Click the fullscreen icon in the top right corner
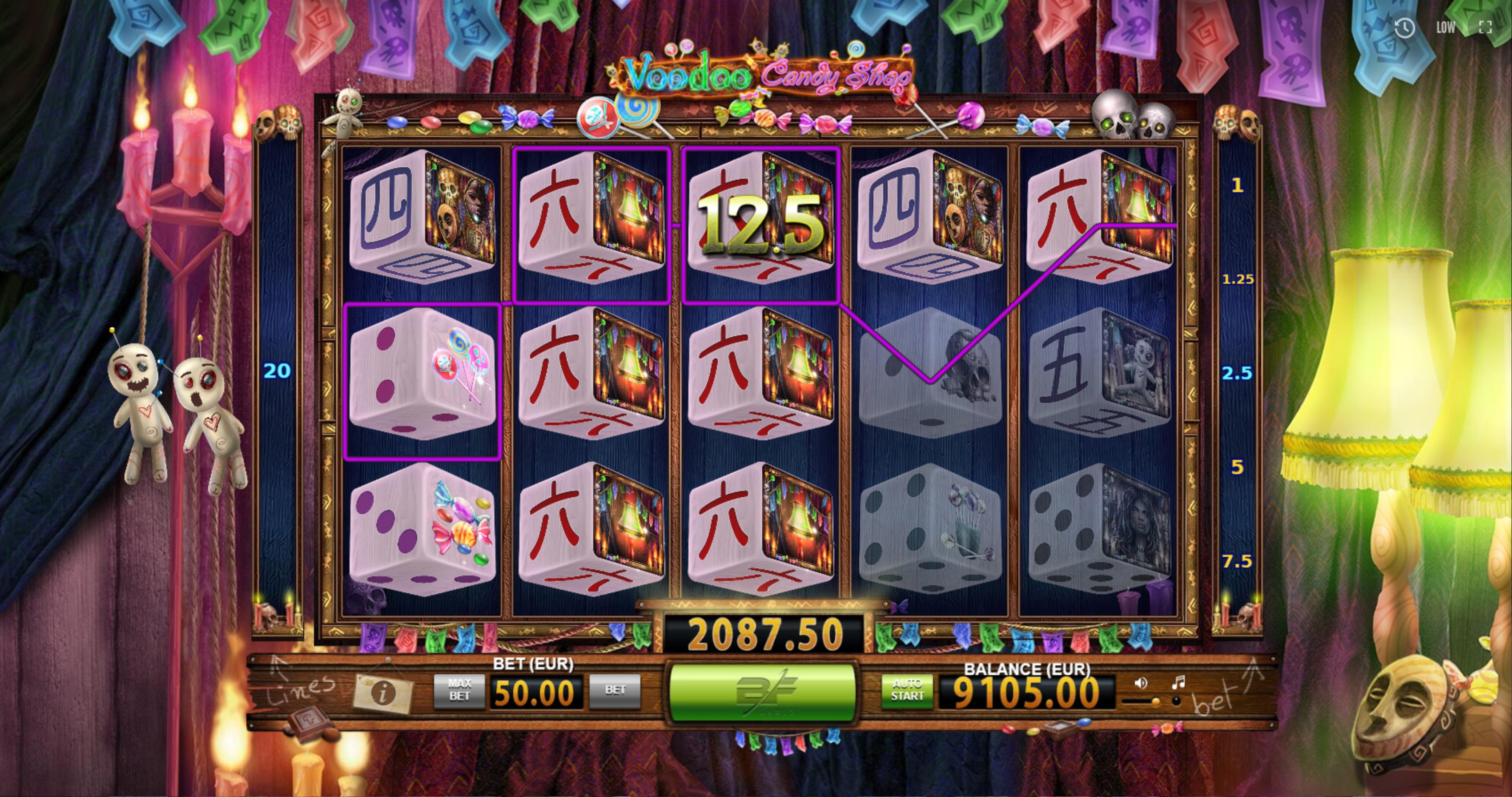Viewport: 1512px width, 797px height. 1486,26
